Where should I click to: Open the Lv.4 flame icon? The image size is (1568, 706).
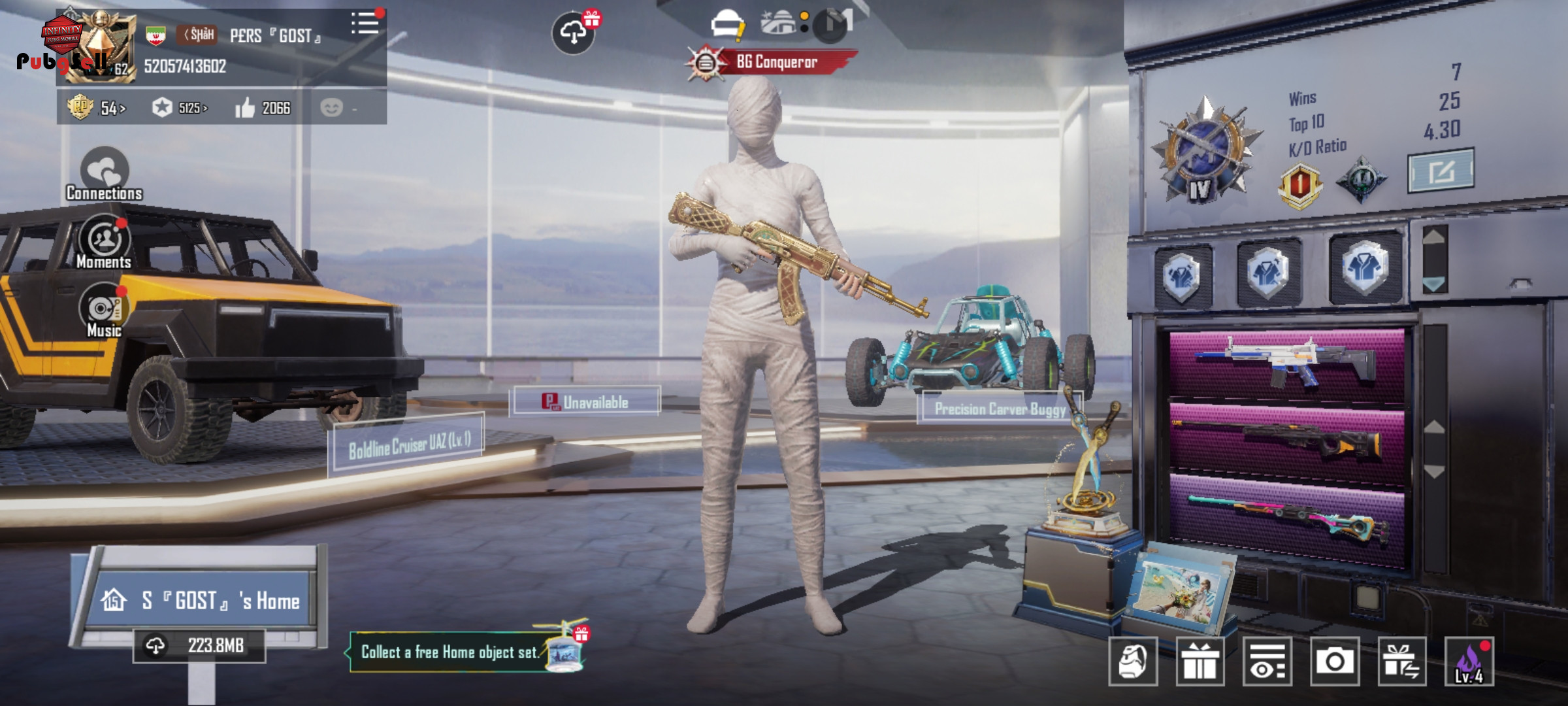1469,661
